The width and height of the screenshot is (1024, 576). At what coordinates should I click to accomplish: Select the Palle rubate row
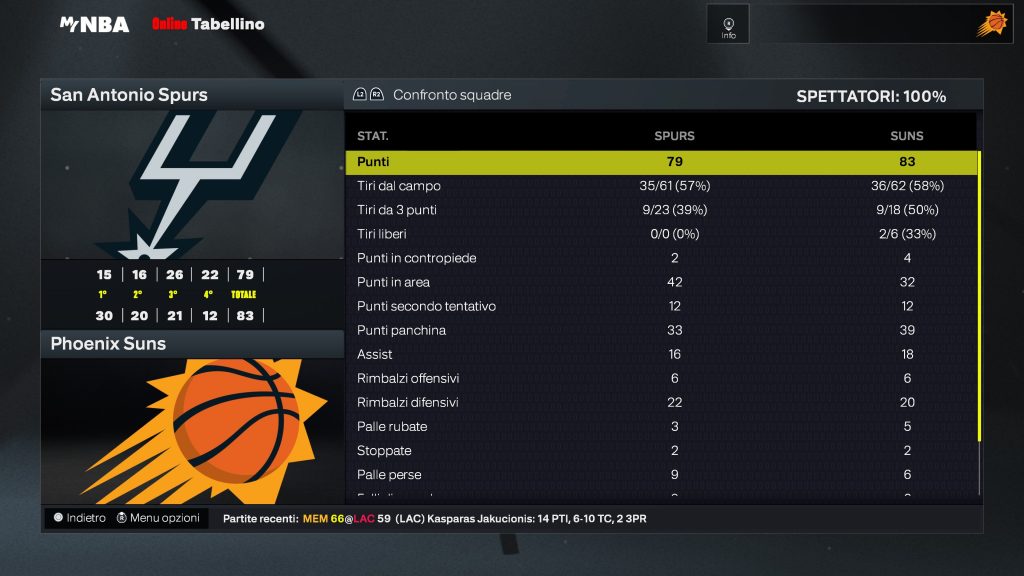(660, 426)
